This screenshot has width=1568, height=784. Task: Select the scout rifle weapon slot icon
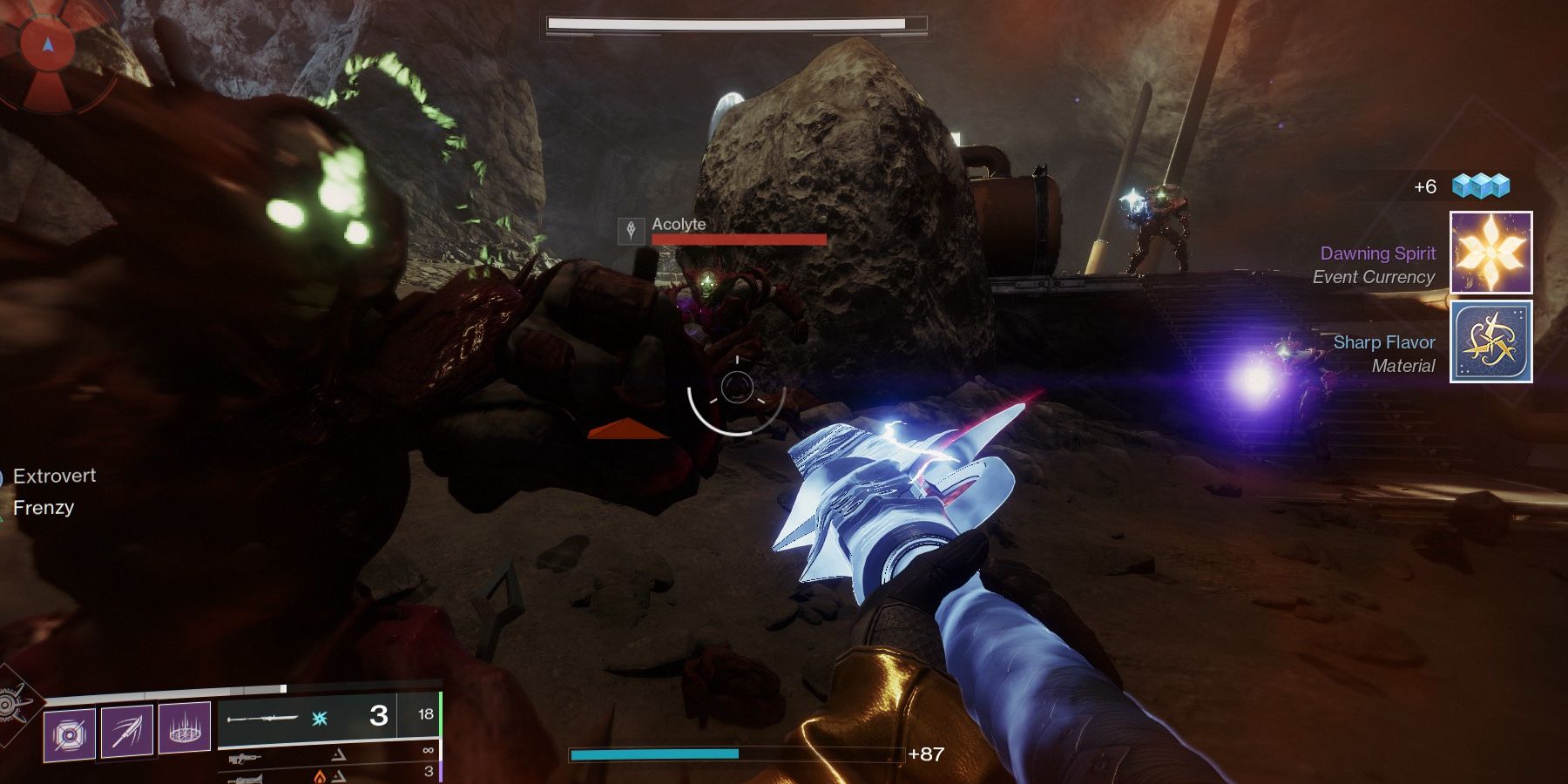coord(247,758)
